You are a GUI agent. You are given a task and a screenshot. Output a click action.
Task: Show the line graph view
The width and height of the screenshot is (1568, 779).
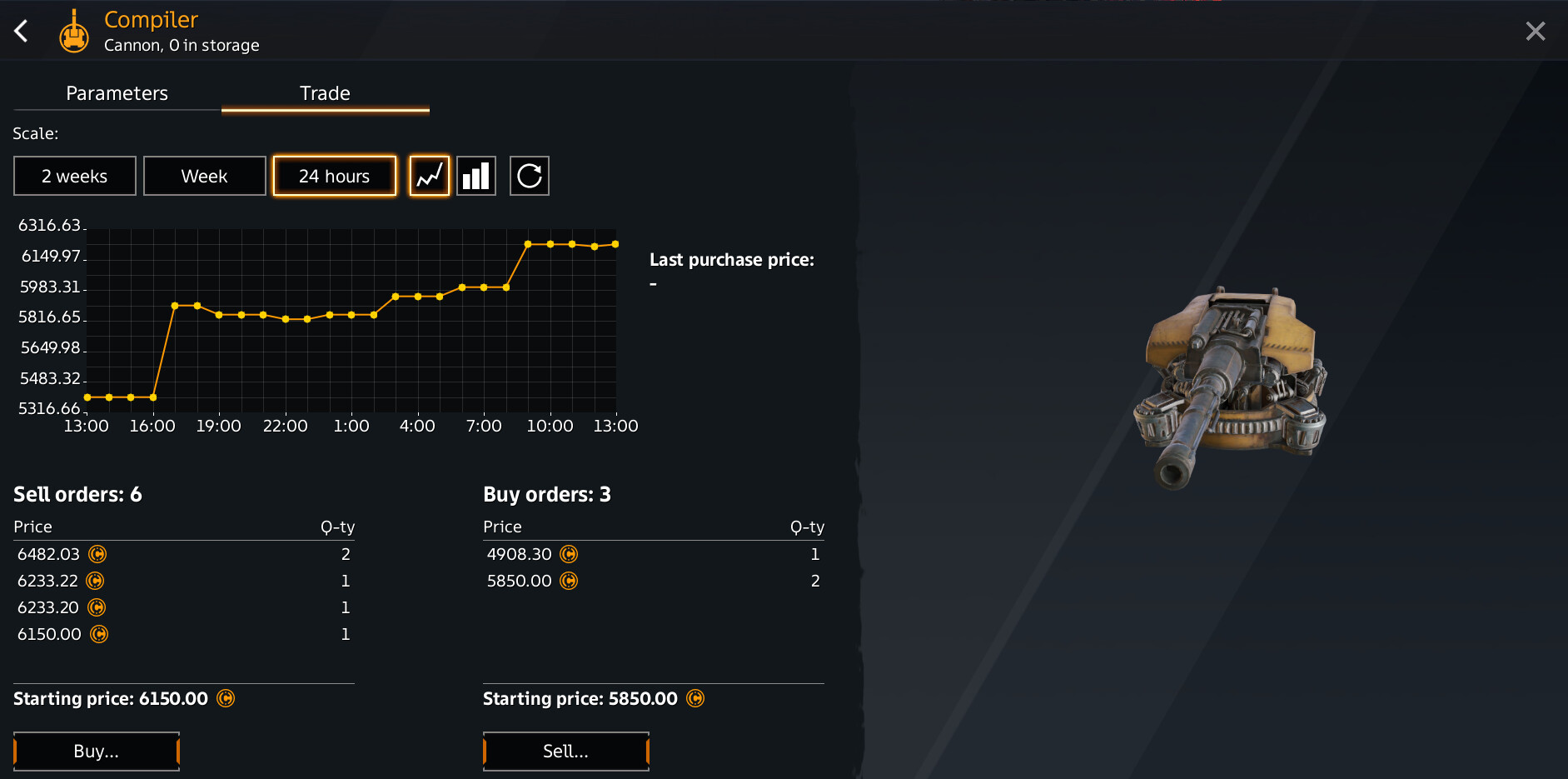click(x=429, y=176)
